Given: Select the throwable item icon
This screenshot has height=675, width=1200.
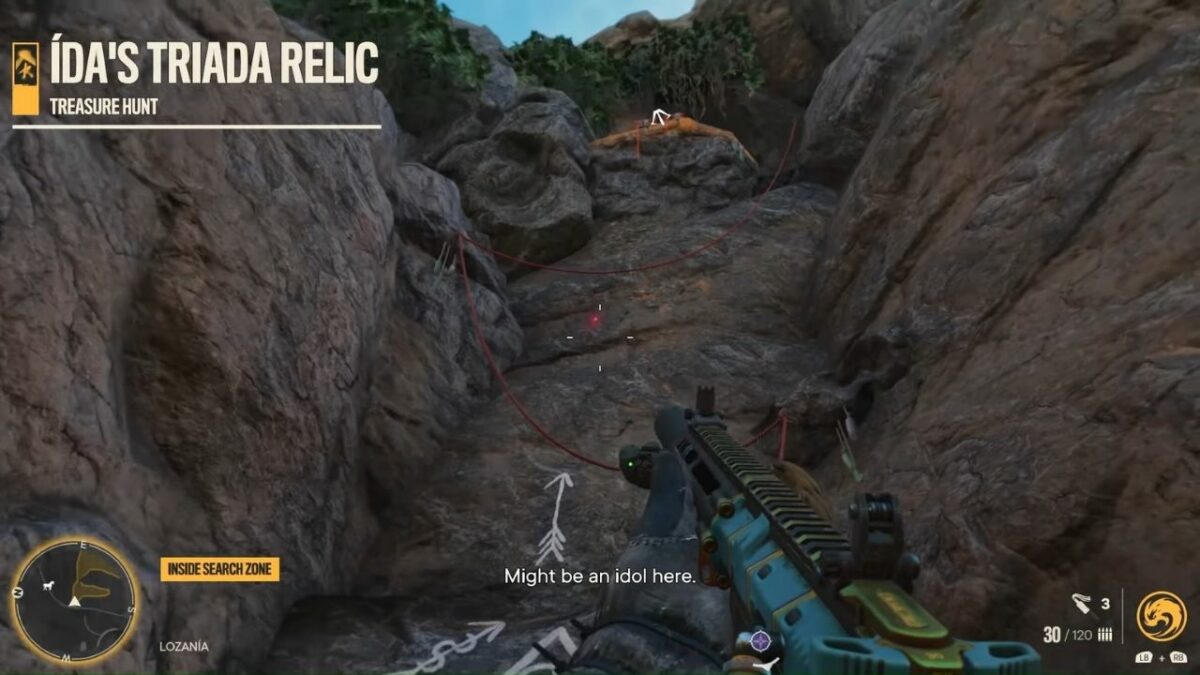Looking at the screenshot, I should [x=1082, y=603].
